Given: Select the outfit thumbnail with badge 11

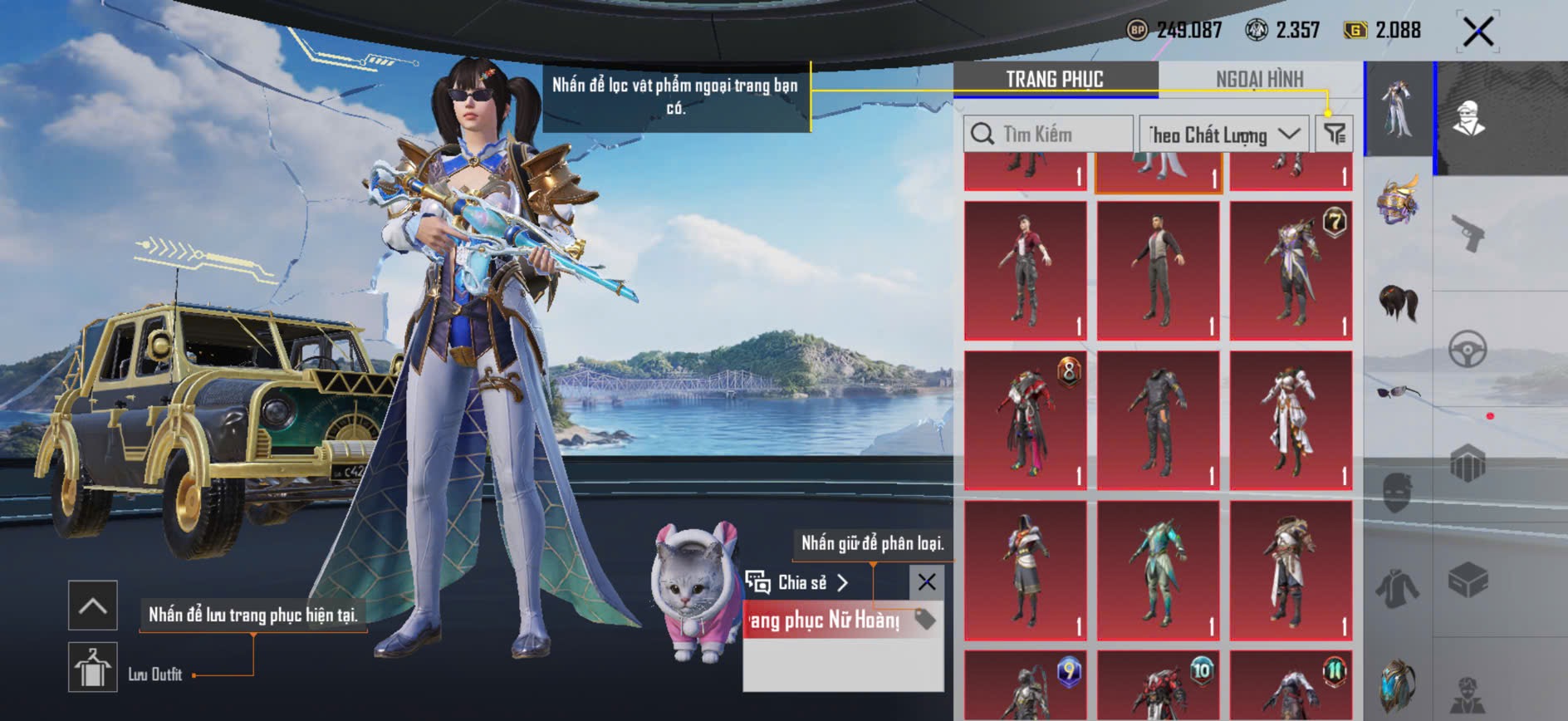Looking at the screenshot, I should (x=1291, y=685).
